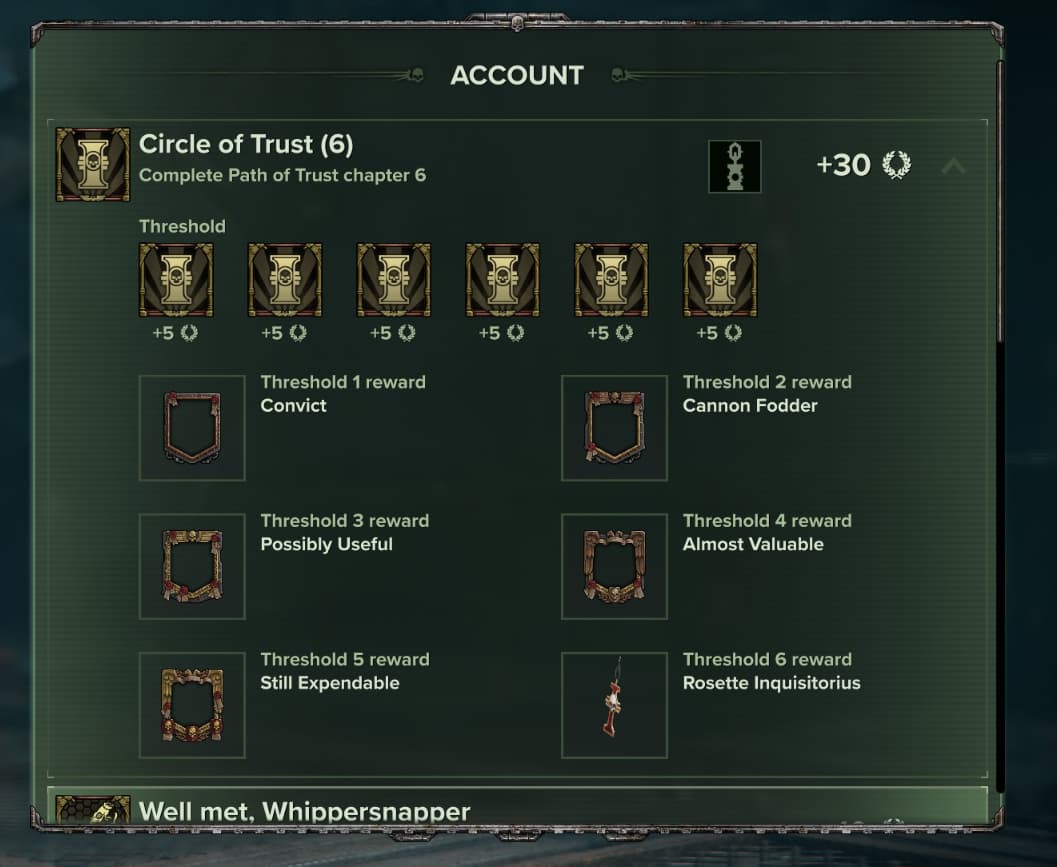Select the trinket reward icon beside +30
The width and height of the screenshot is (1057, 867).
click(735, 166)
